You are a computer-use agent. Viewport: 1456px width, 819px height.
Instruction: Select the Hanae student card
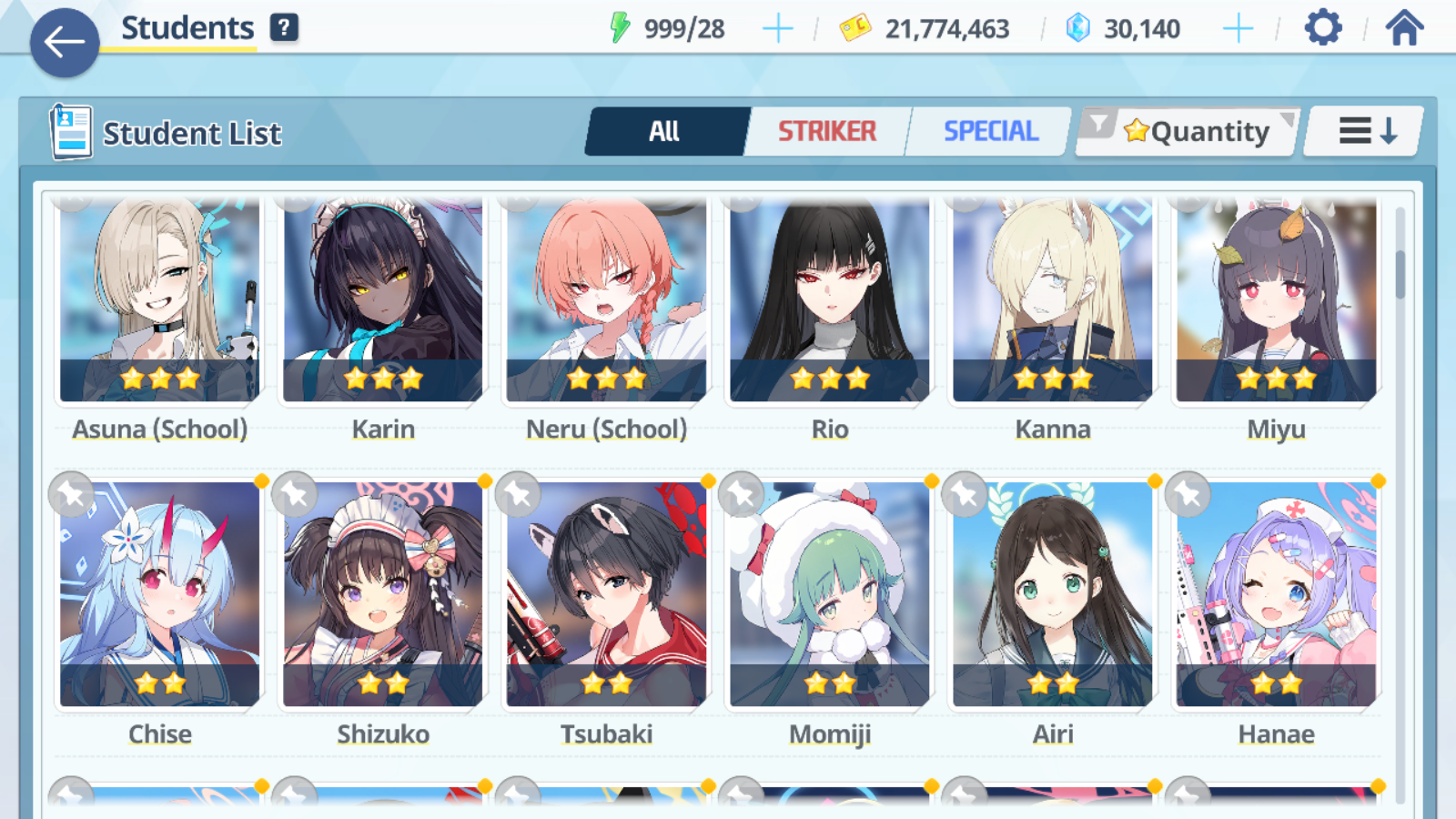[x=1276, y=596]
